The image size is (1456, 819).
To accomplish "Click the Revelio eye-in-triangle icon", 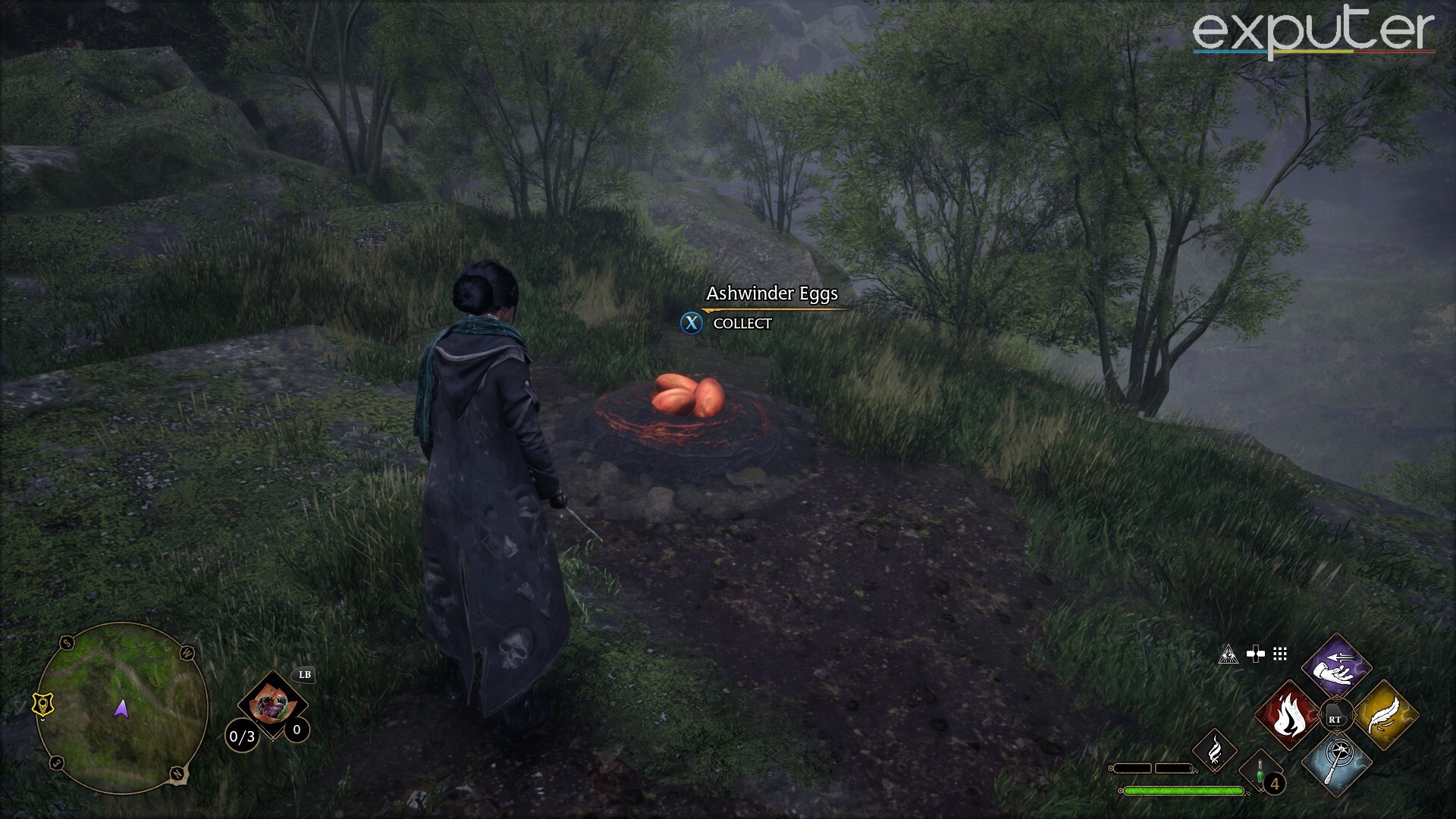I will point(1228,654).
